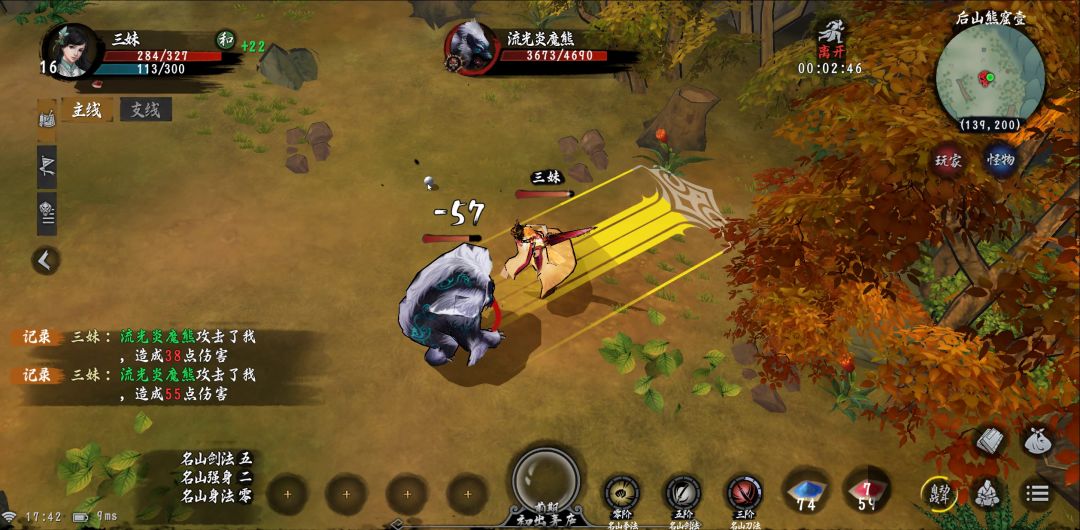Screen dimensions: 1080x530
Task: Click the meditating figure icon
Action: click(x=988, y=493)
